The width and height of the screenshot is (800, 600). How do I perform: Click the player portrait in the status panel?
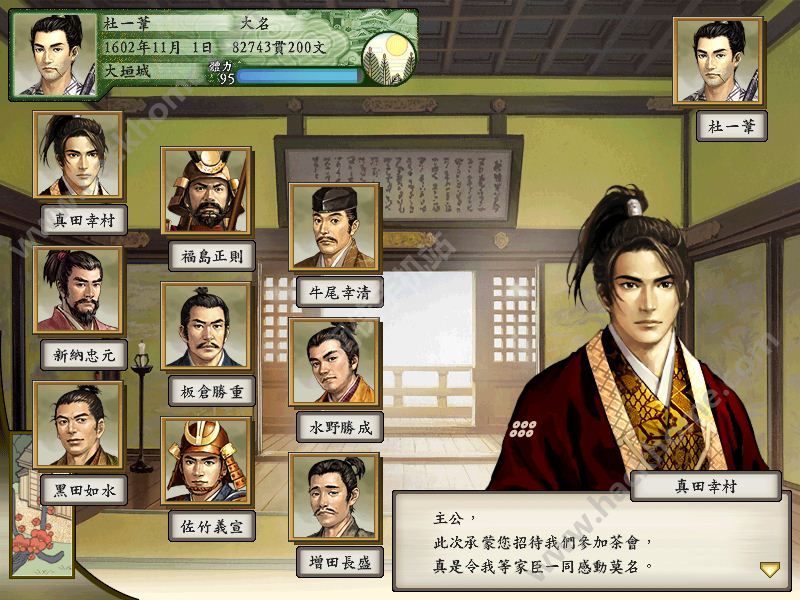pos(54,54)
